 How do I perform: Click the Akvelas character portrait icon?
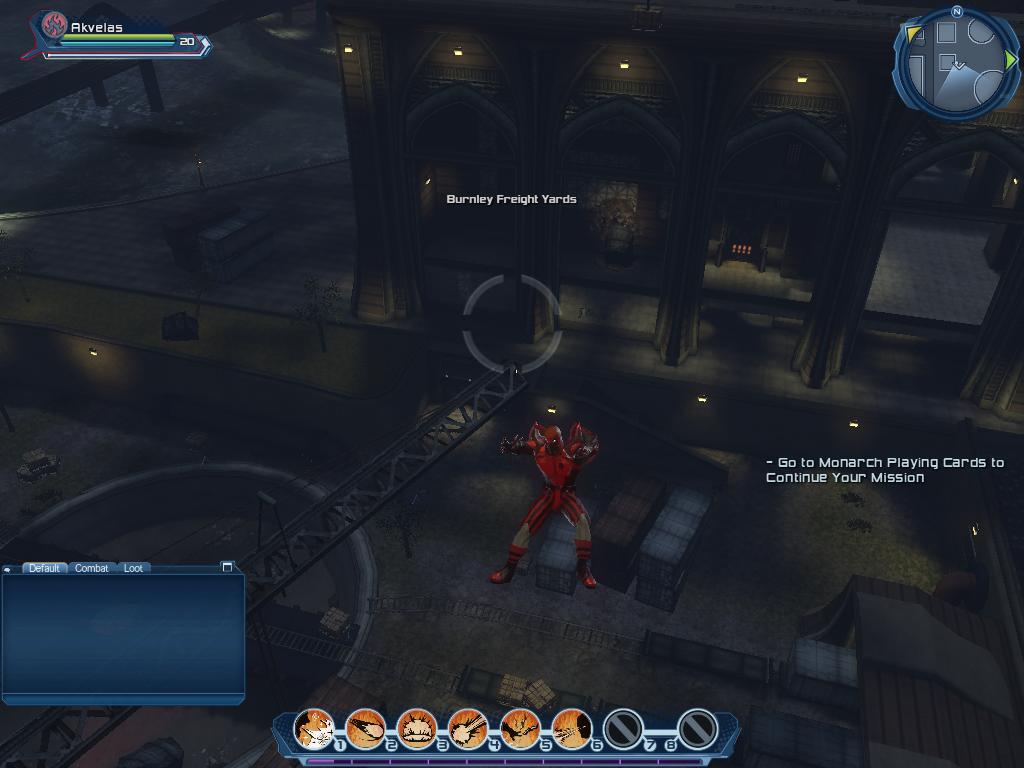[x=53, y=26]
